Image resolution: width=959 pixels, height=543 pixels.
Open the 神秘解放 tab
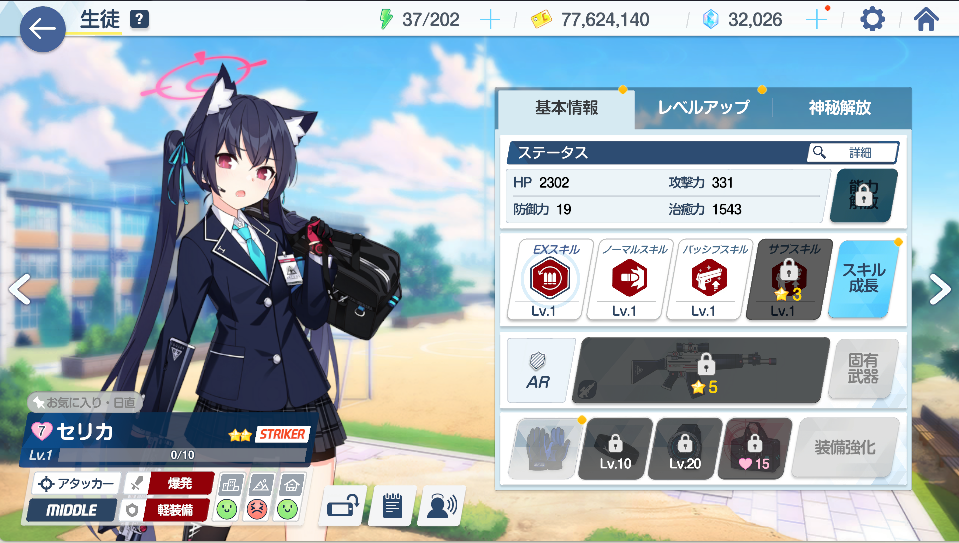840,108
